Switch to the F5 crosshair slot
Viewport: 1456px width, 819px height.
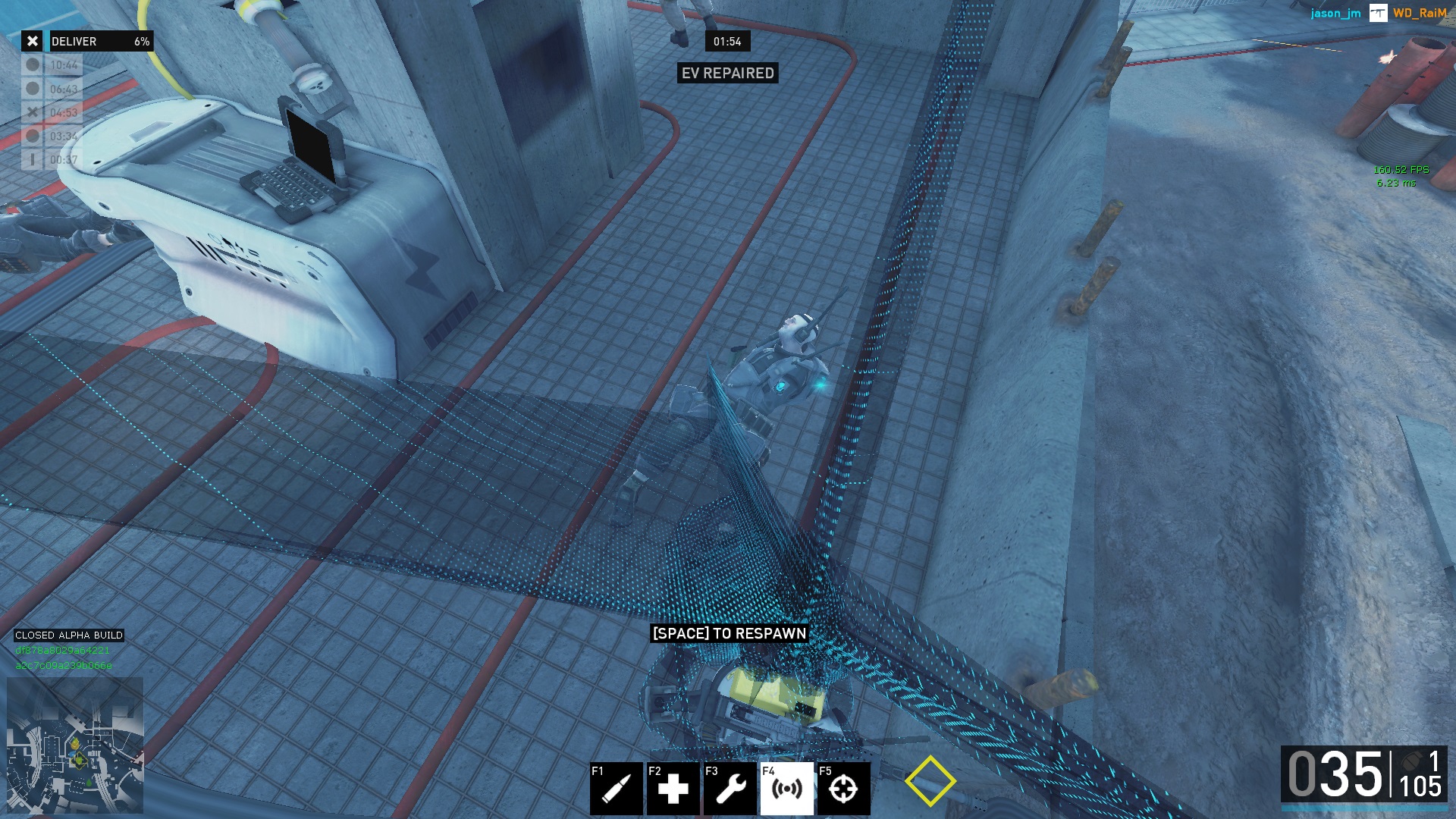click(x=843, y=789)
